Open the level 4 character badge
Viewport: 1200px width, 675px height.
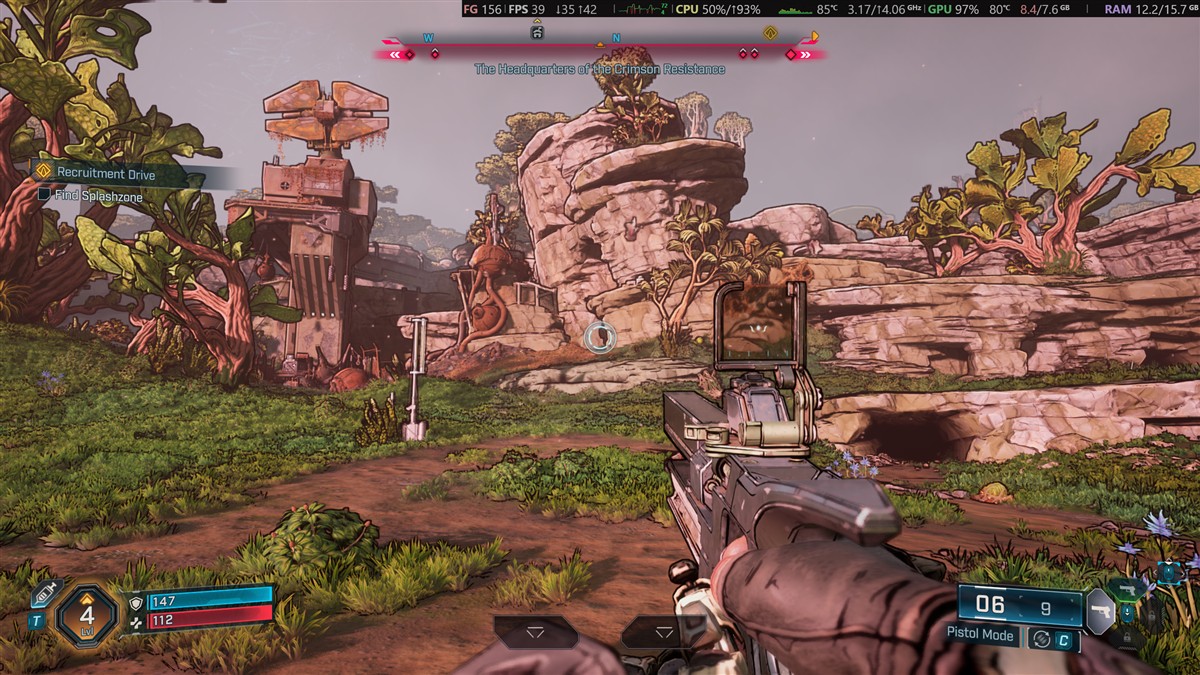(x=87, y=614)
